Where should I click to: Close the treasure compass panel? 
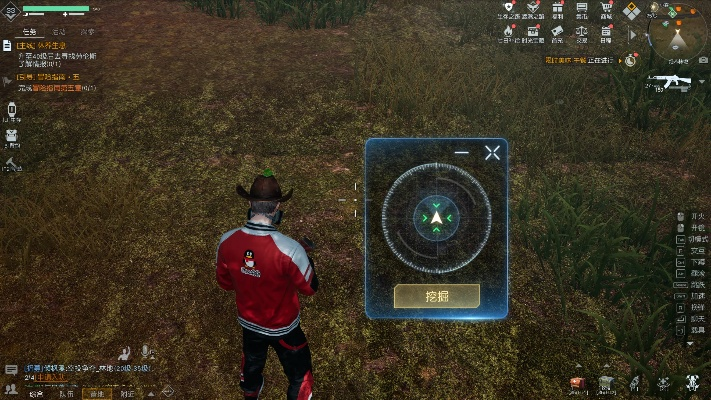point(492,153)
